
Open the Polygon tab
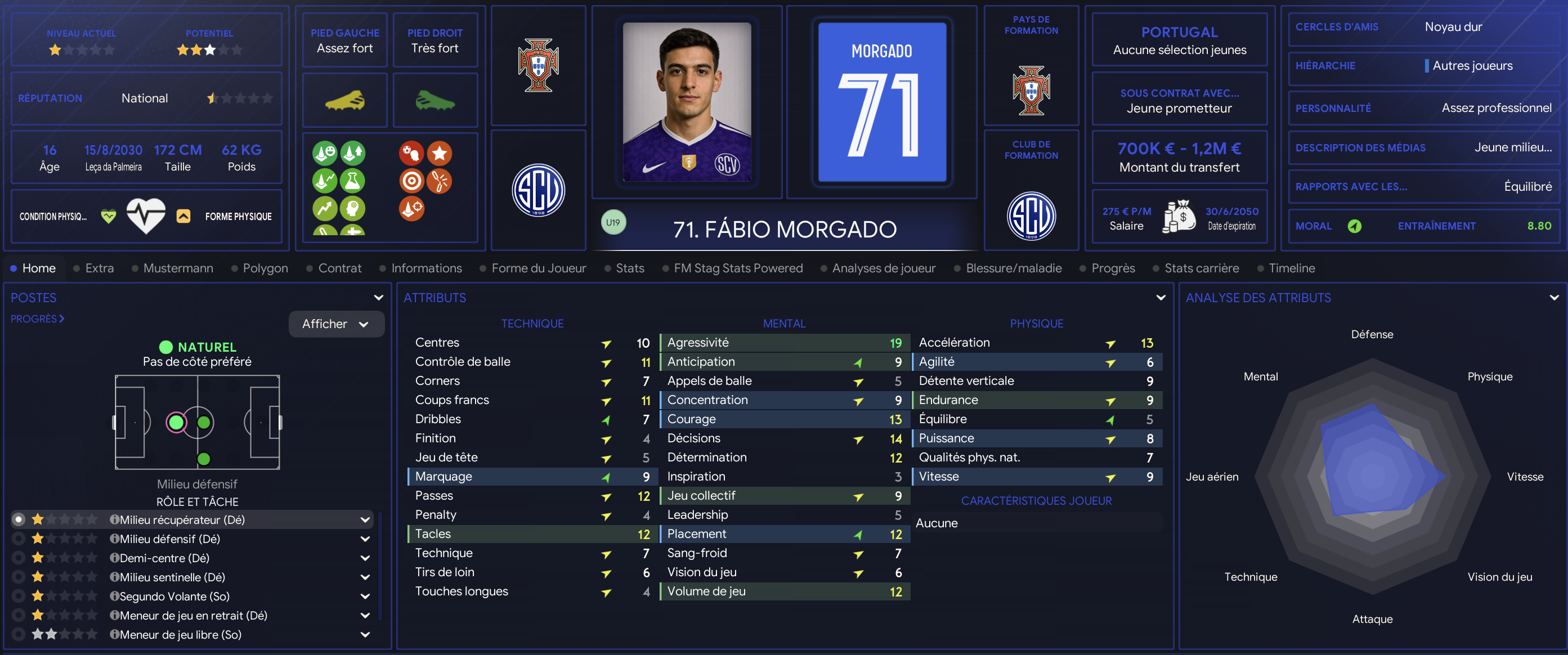coord(265,268)
